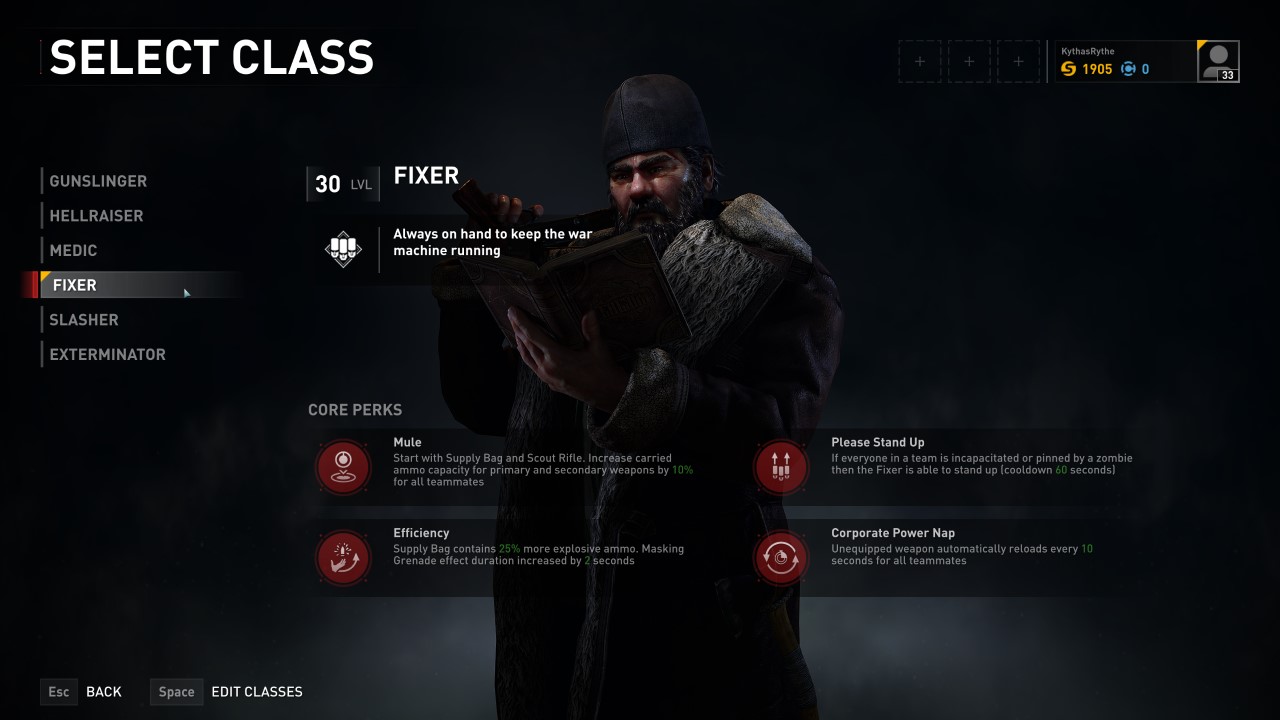The width and height of the screenshot is (1280, 720).
Task: Choose the Exterminator class
Action: pos(107,354)
